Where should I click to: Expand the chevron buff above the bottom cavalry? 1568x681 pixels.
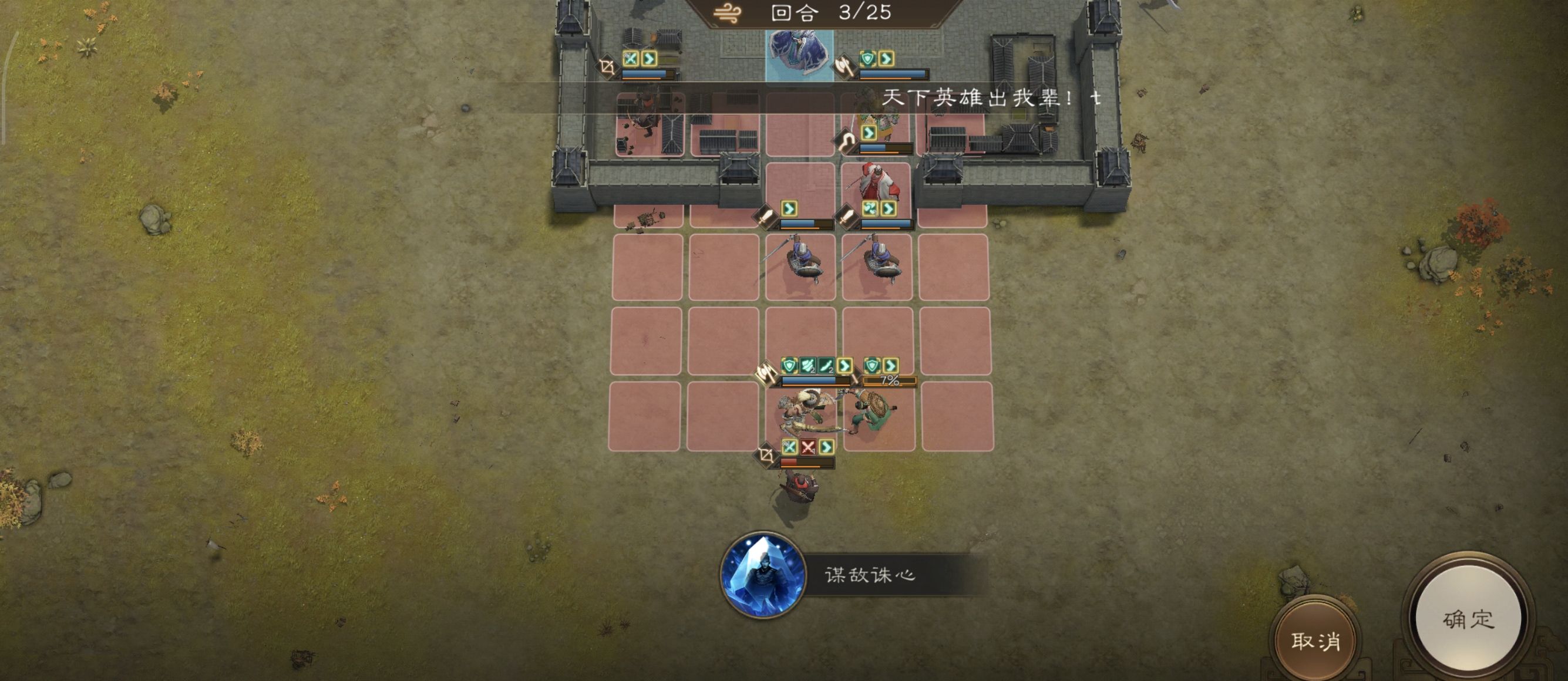coord(827,447)
